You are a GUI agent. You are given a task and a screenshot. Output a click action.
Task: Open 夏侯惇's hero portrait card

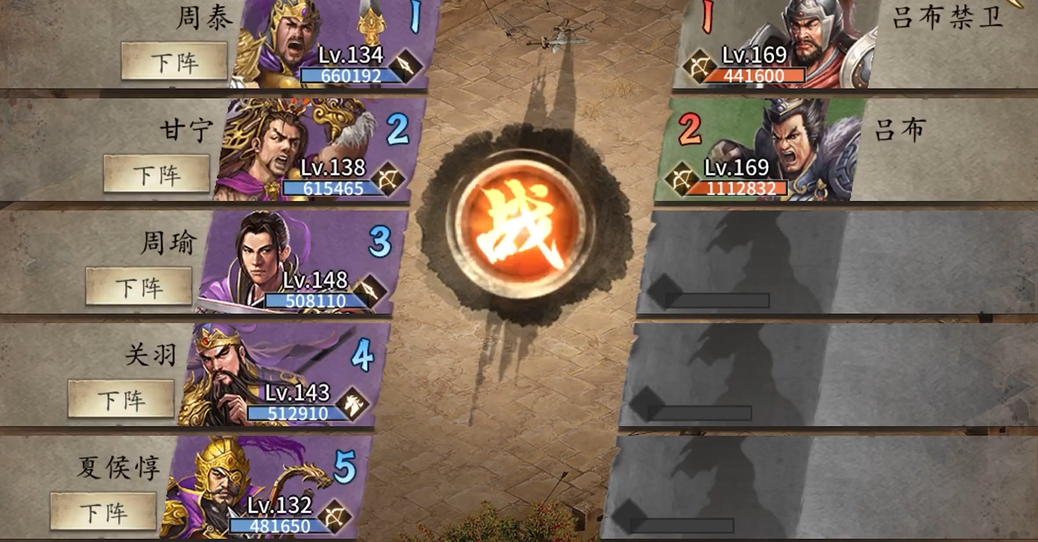265,486
